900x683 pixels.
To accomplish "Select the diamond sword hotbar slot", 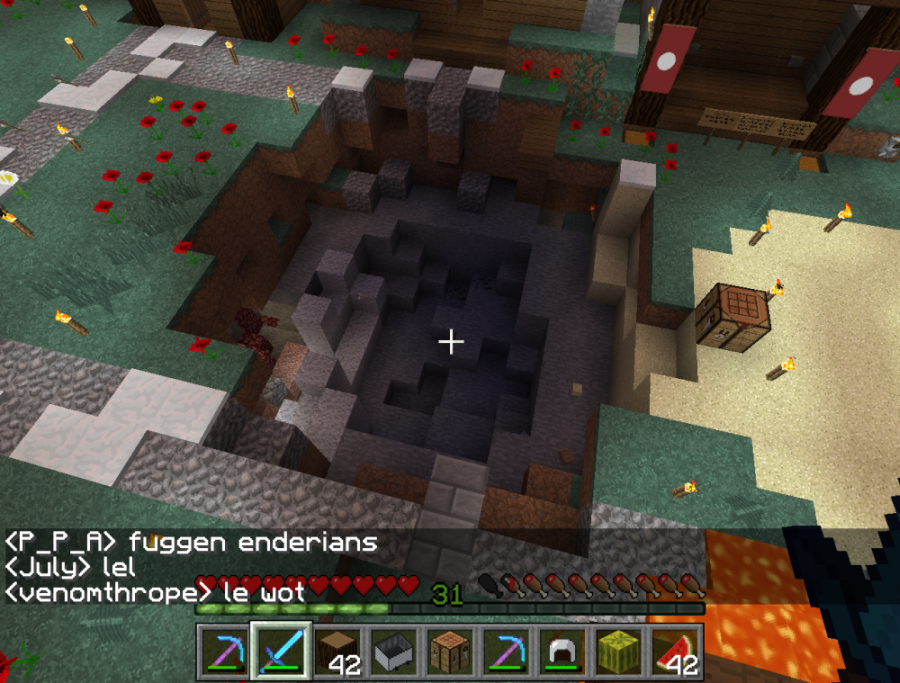I will (x=280, y=651).
